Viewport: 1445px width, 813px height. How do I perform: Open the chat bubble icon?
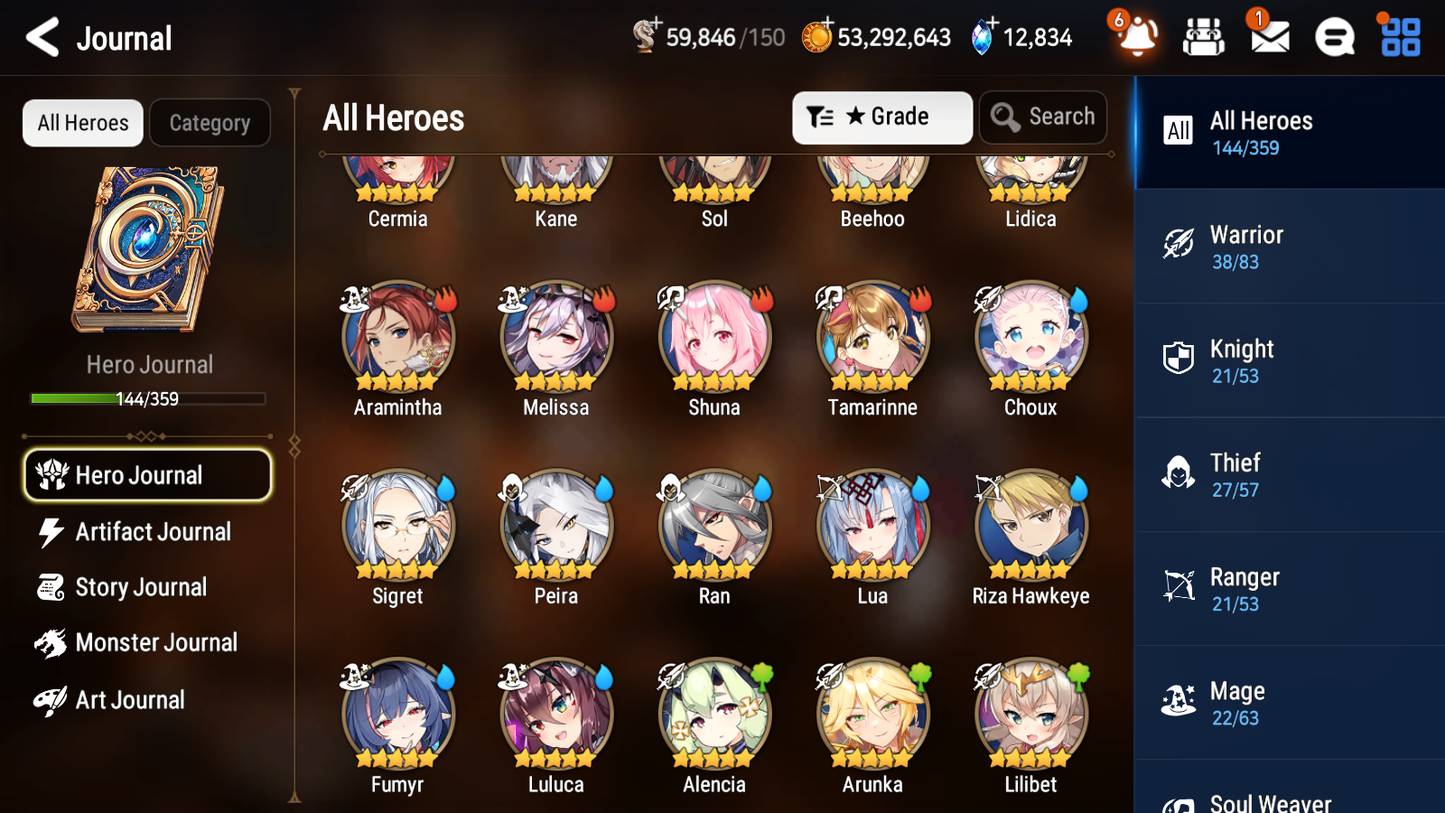tap(1332, 37)
